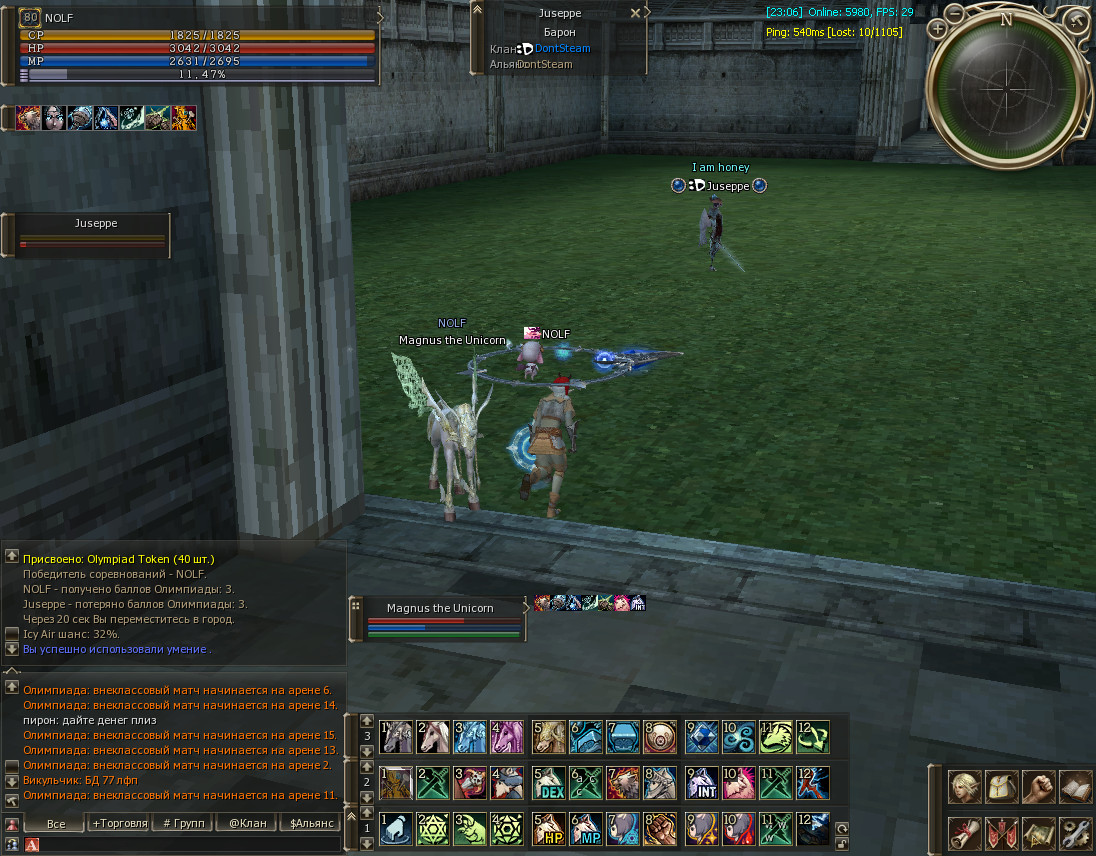Open the skills book icon
The width and height of the screenshot is (1096, 856).
coord(1075,787)
